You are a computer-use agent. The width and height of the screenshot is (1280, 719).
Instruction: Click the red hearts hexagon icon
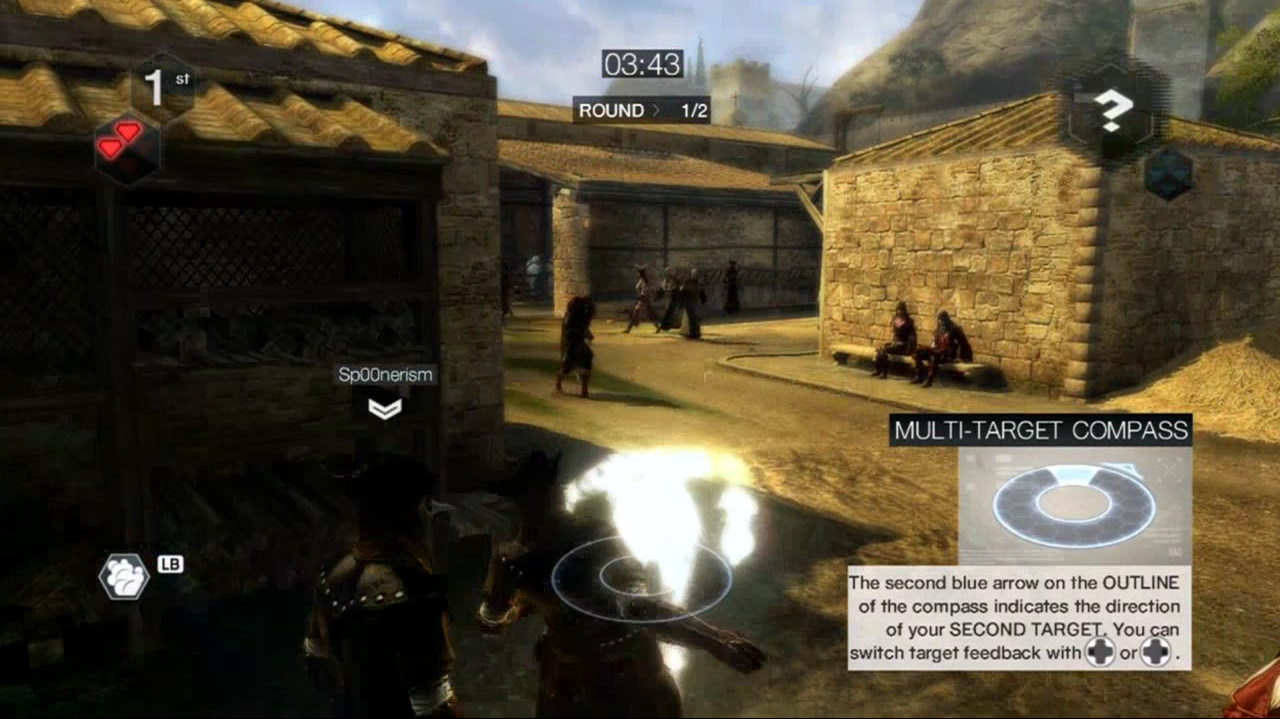pos(126,146)
